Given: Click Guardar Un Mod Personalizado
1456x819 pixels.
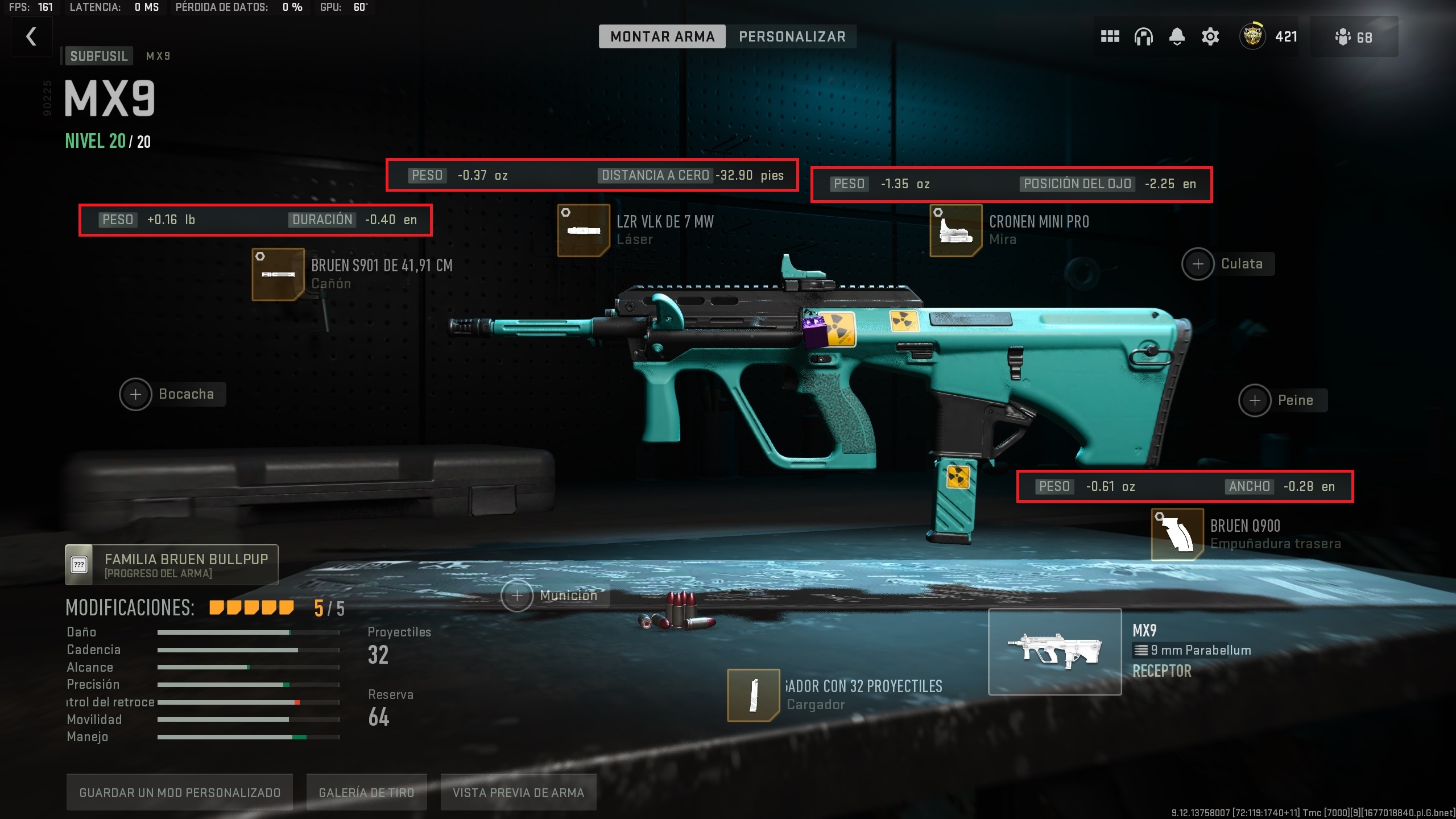Looking at the screenshot, I should point(179,792).
